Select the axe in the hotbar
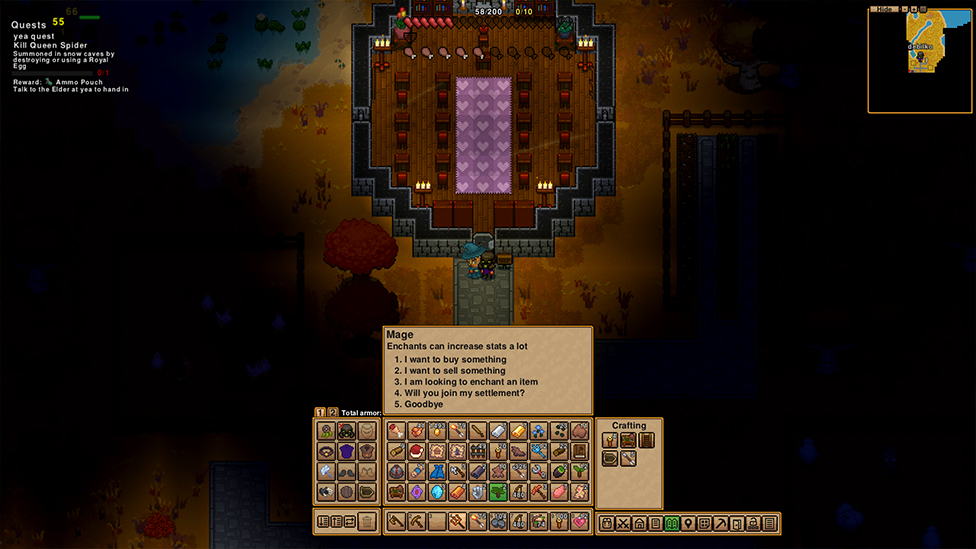The width and height of the screenshot is (976, 549). [x=397, y=521]
